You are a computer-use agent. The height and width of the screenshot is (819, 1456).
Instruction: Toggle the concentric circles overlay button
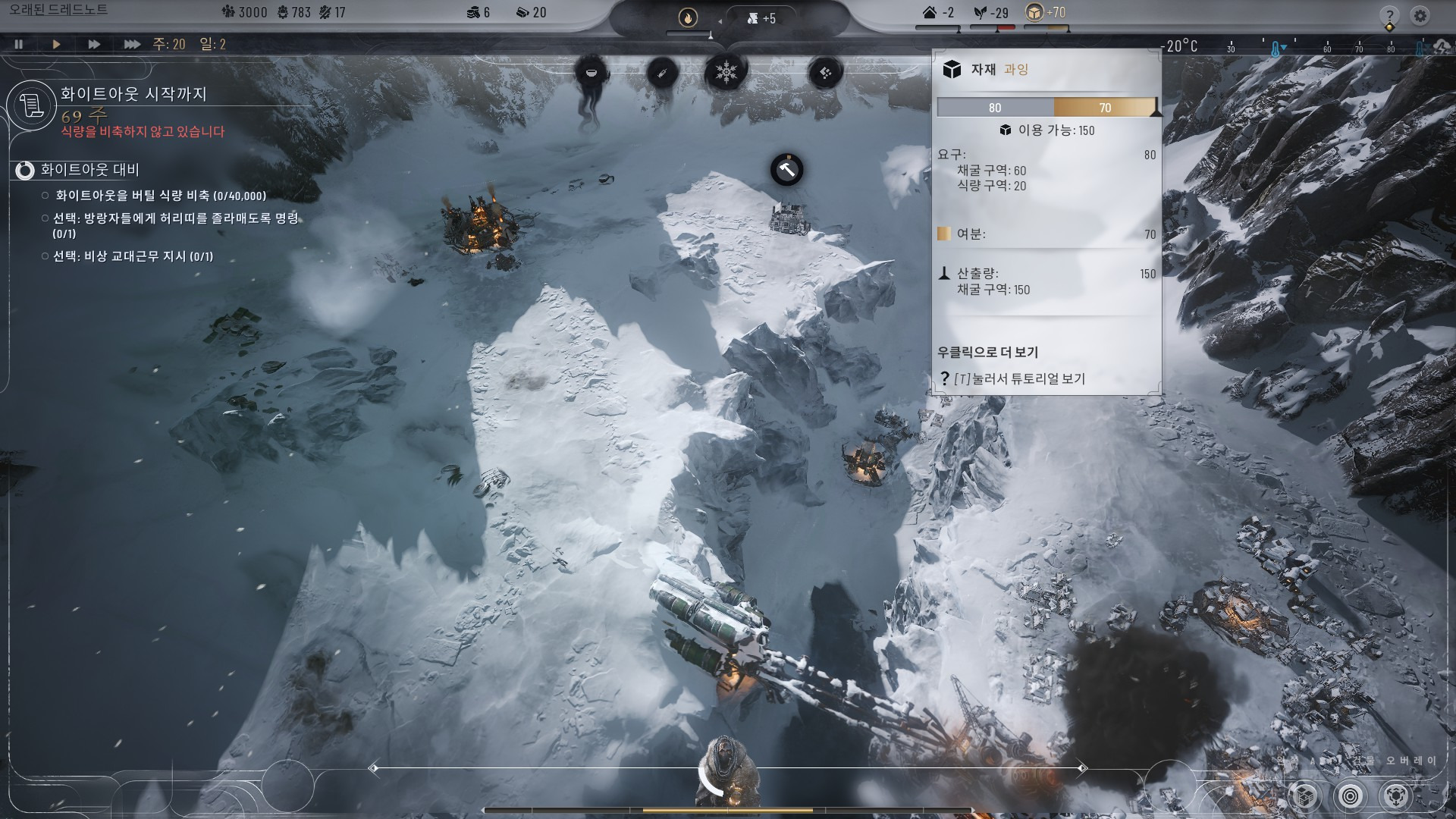click(x=1350, y=795)
